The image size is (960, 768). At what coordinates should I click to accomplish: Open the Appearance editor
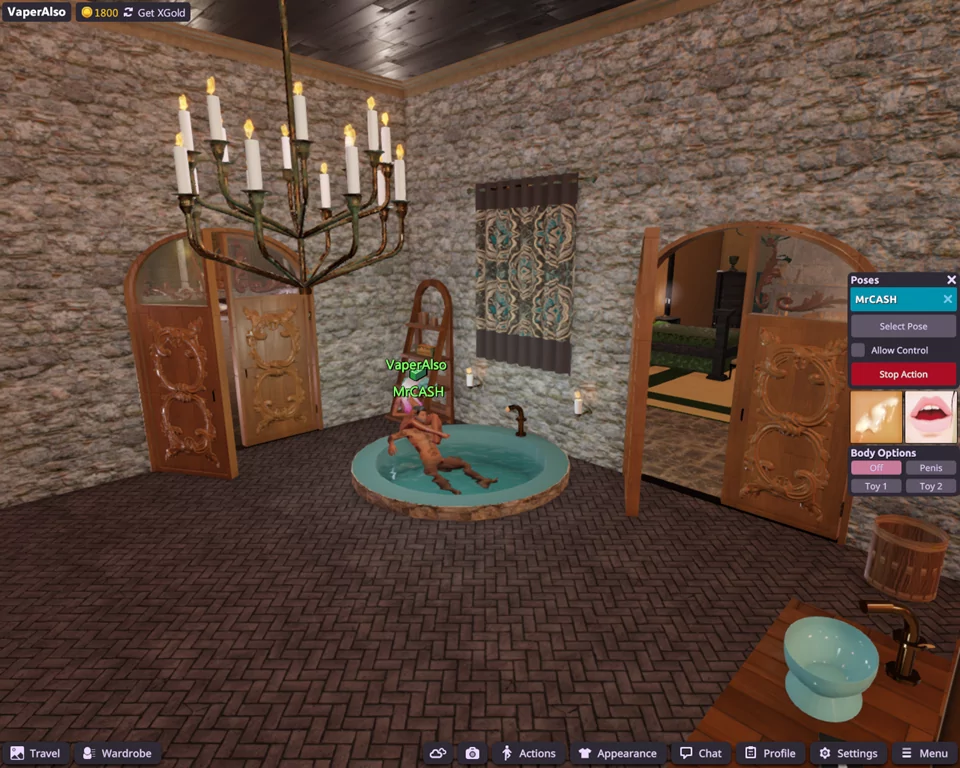point(617,753)
